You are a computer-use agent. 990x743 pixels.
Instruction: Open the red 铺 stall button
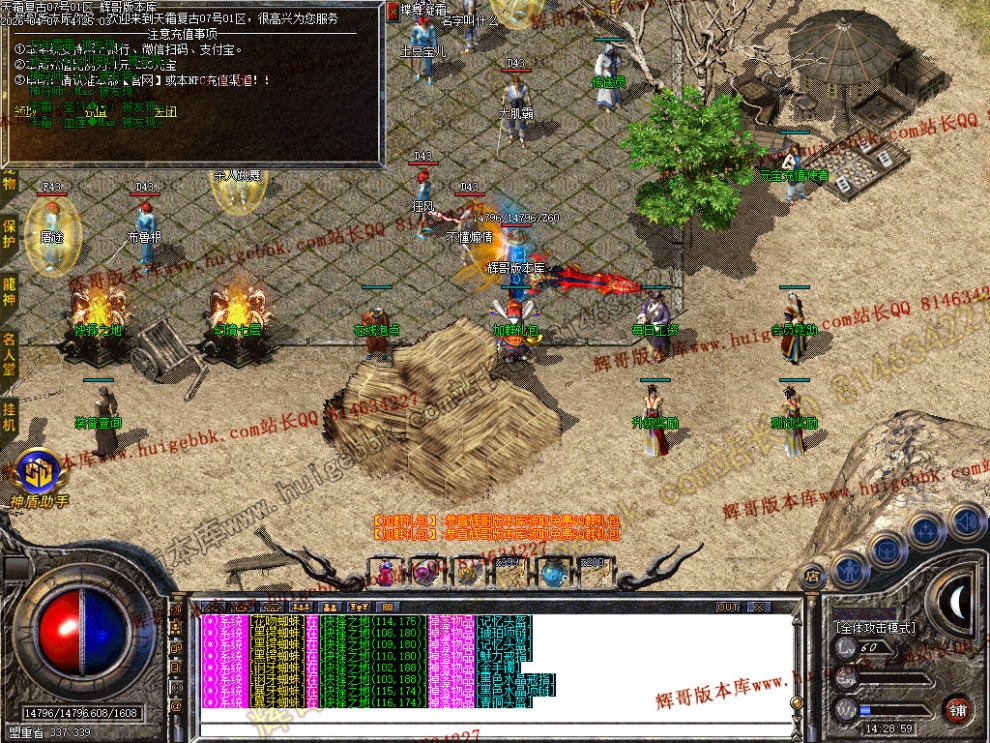pyautogui.click(x=958, y=709)
